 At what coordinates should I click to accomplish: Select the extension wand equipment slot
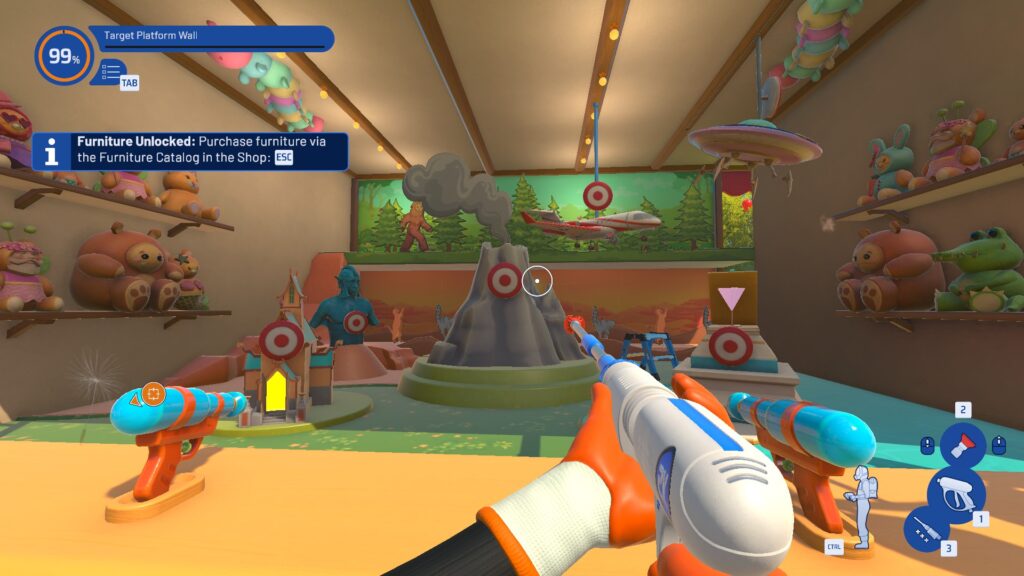(926, 529)
